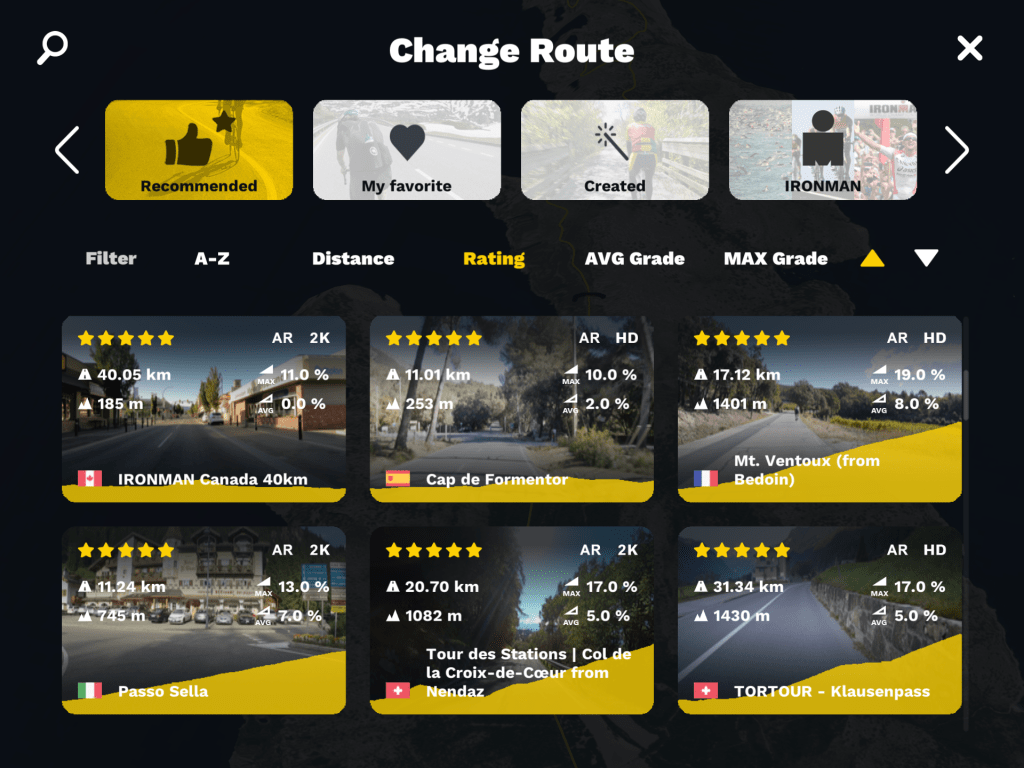Image resolution: width=1024 pixels, height=768 pixels.
Task: Set descending order with down triangle
Action: tap(926, 258)
